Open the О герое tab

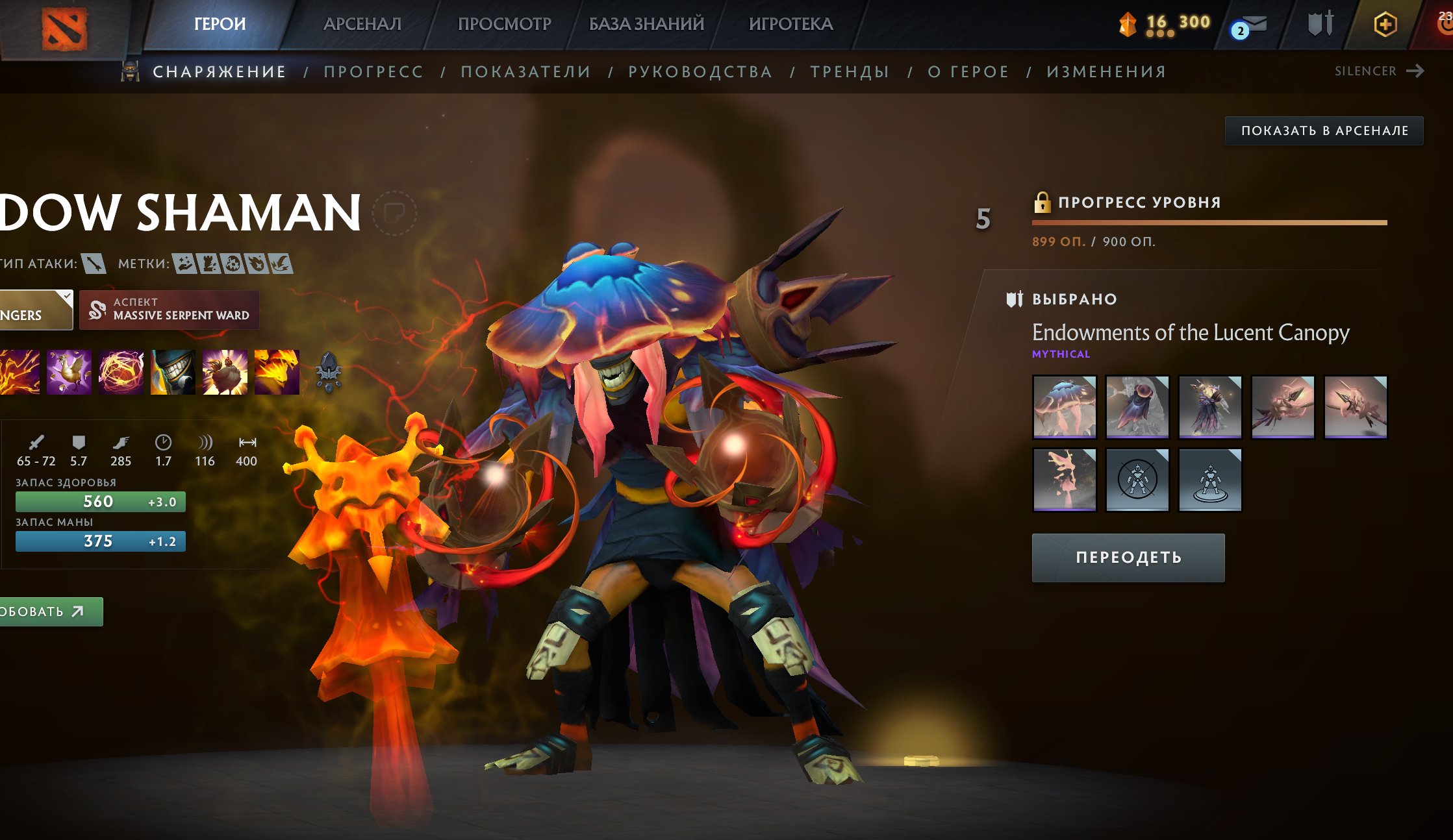tap(968, 71)
